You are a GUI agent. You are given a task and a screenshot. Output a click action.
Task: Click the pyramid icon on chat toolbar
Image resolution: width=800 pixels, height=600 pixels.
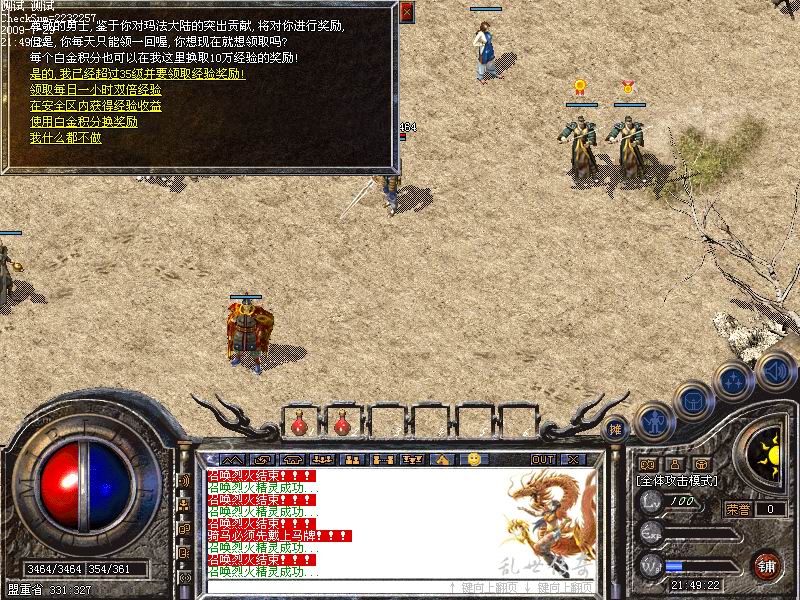443,459
